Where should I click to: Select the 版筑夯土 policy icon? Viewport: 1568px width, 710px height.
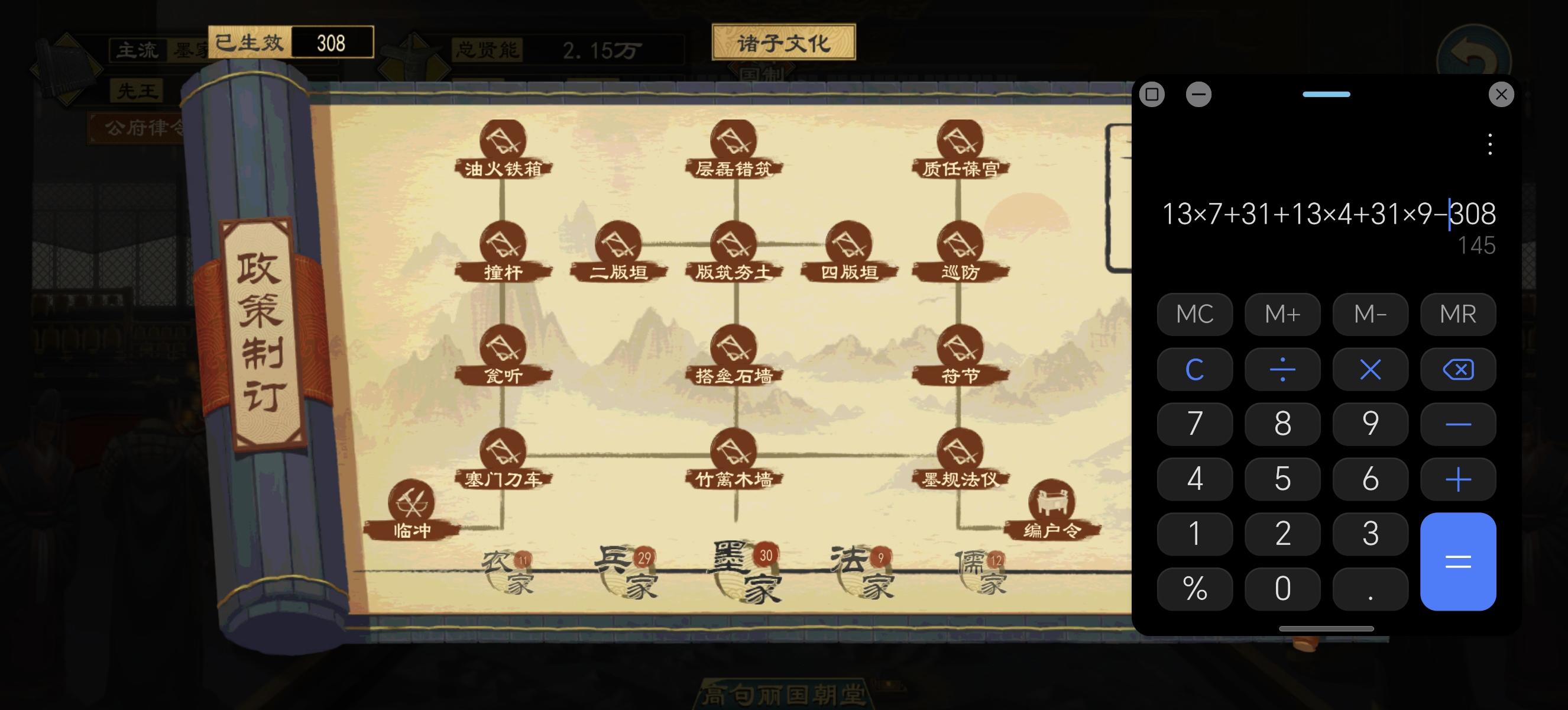click(735, 245)
